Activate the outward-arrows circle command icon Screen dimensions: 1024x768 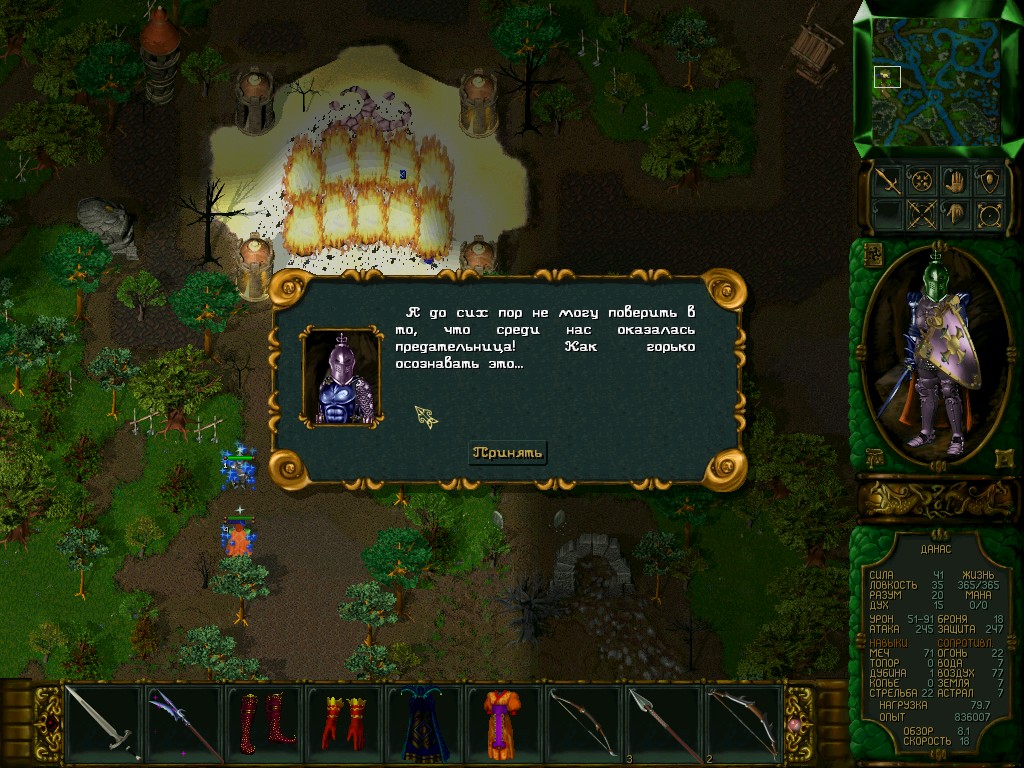989,214
